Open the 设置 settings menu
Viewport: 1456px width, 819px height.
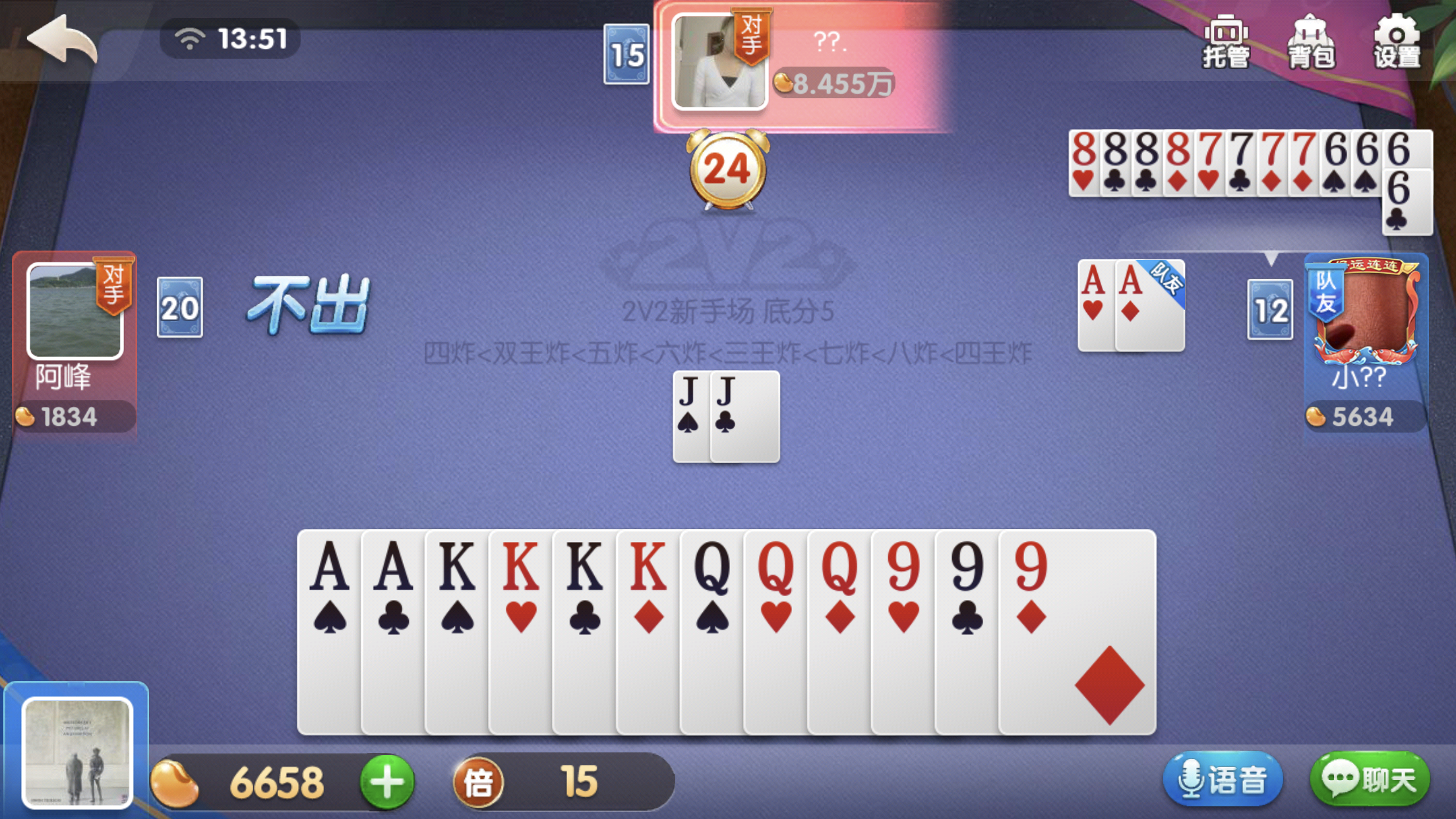click(1397, 42)
